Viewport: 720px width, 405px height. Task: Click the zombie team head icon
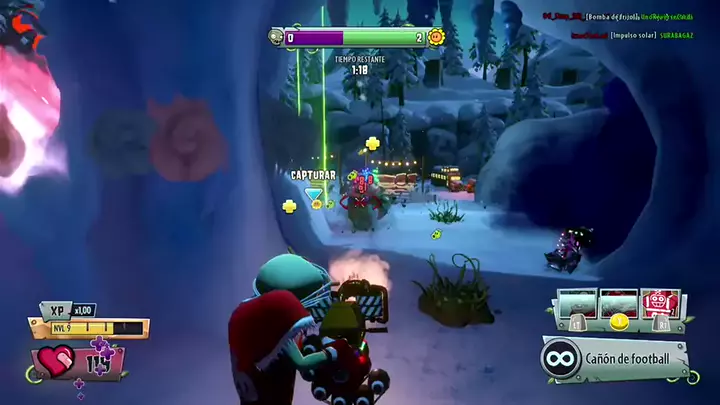276,37
